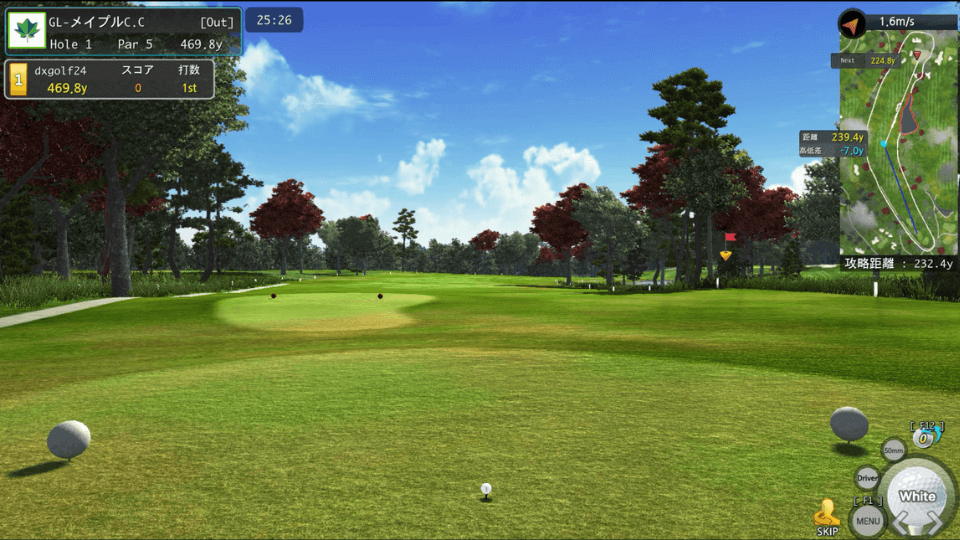The width and height of the screenshot is (960, 540).
Task: Click the SKIP player icon
Action: pyautogui.click(x=827, y=515)
